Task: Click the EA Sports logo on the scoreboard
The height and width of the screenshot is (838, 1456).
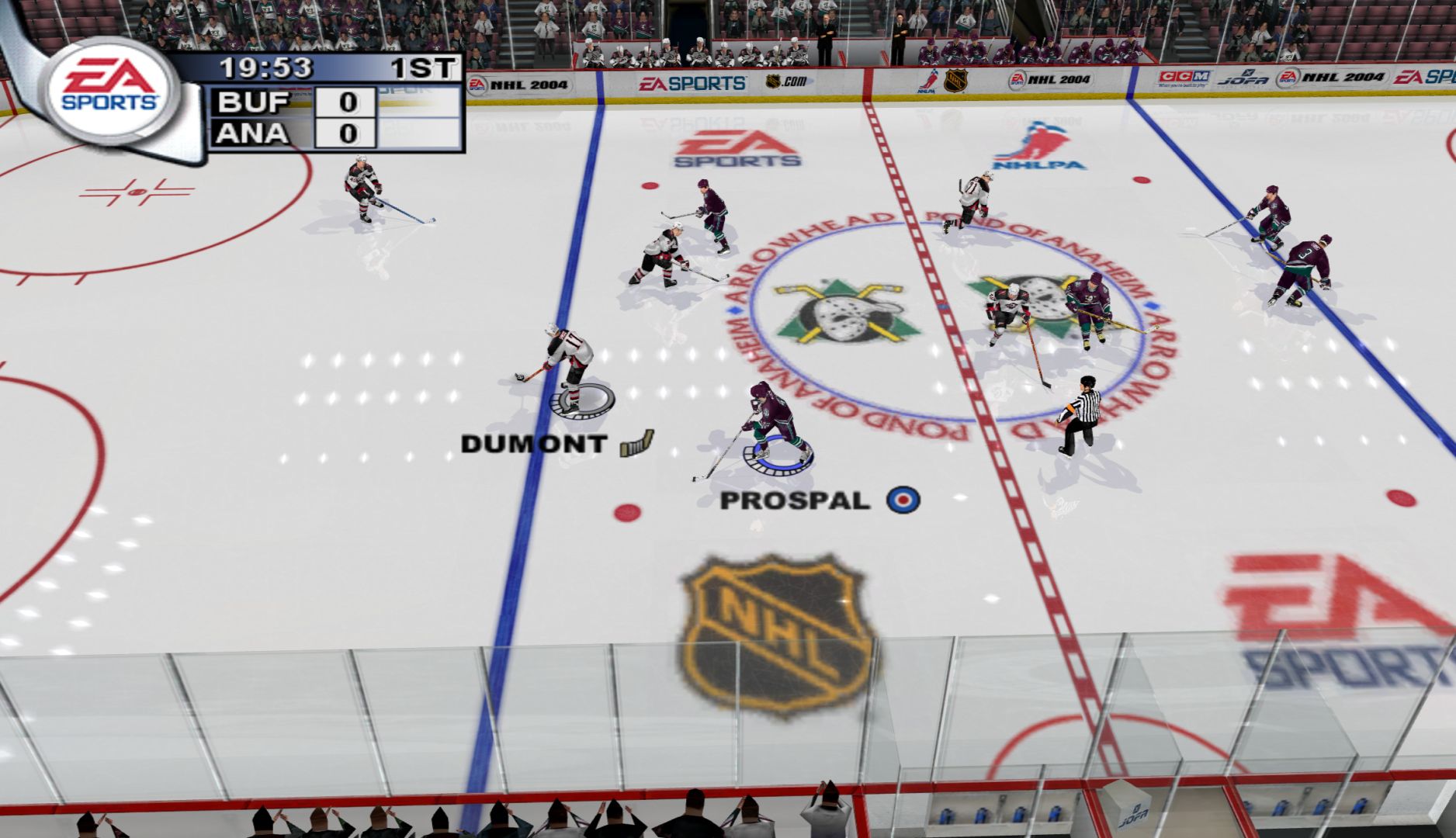Action: pyautogui.click(x=111, y=87)
